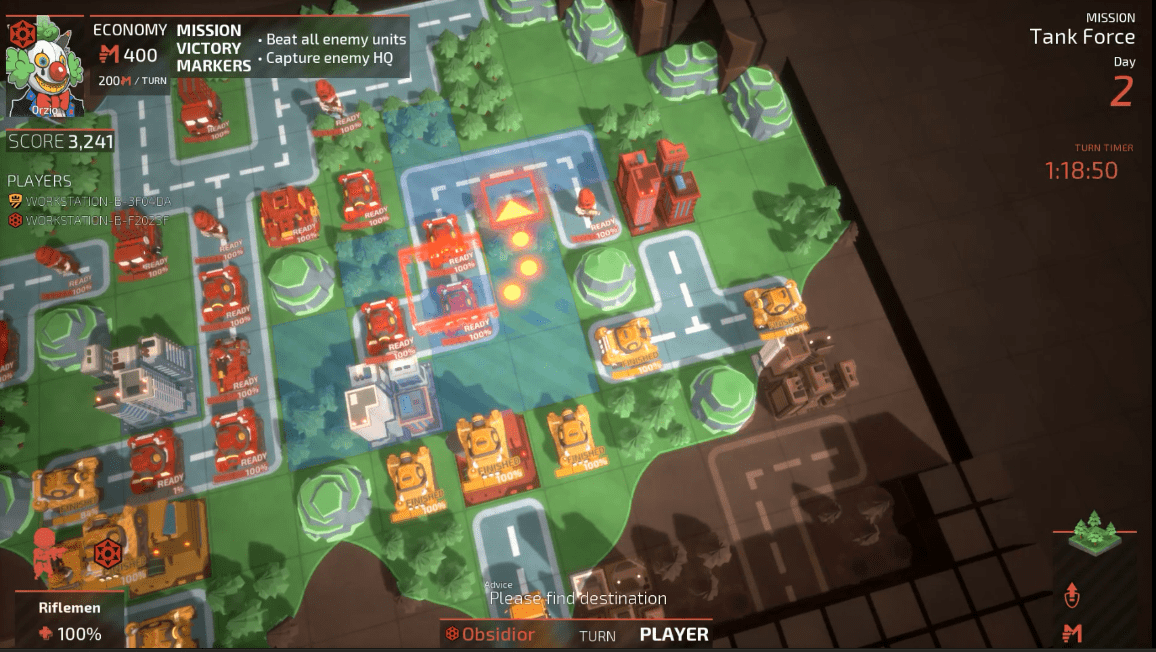Open the Mission Victory Markers objectives panel
The image size is (1156, 652).
tap(214, 48)
